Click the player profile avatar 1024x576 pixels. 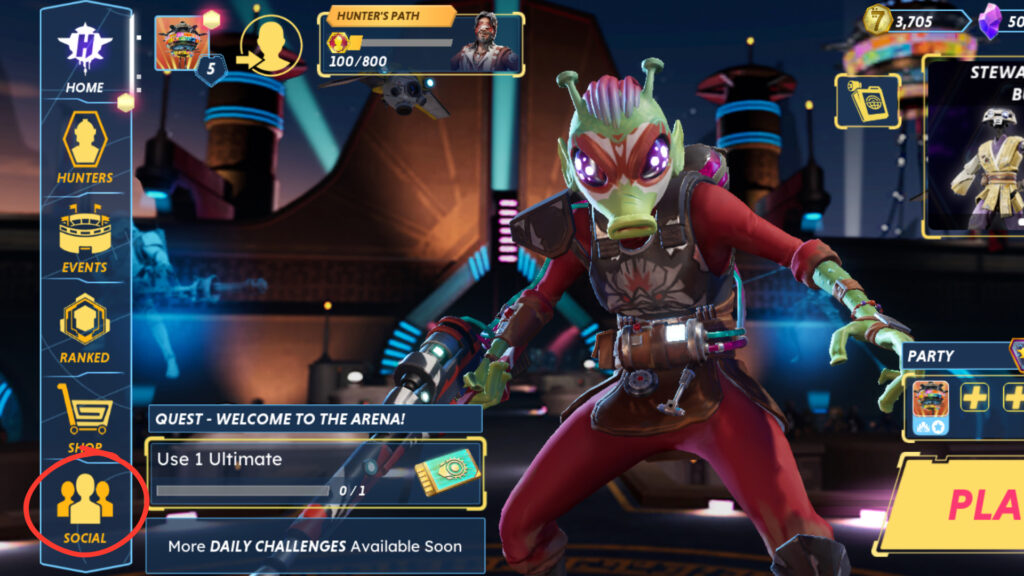(x=182, y=44)
